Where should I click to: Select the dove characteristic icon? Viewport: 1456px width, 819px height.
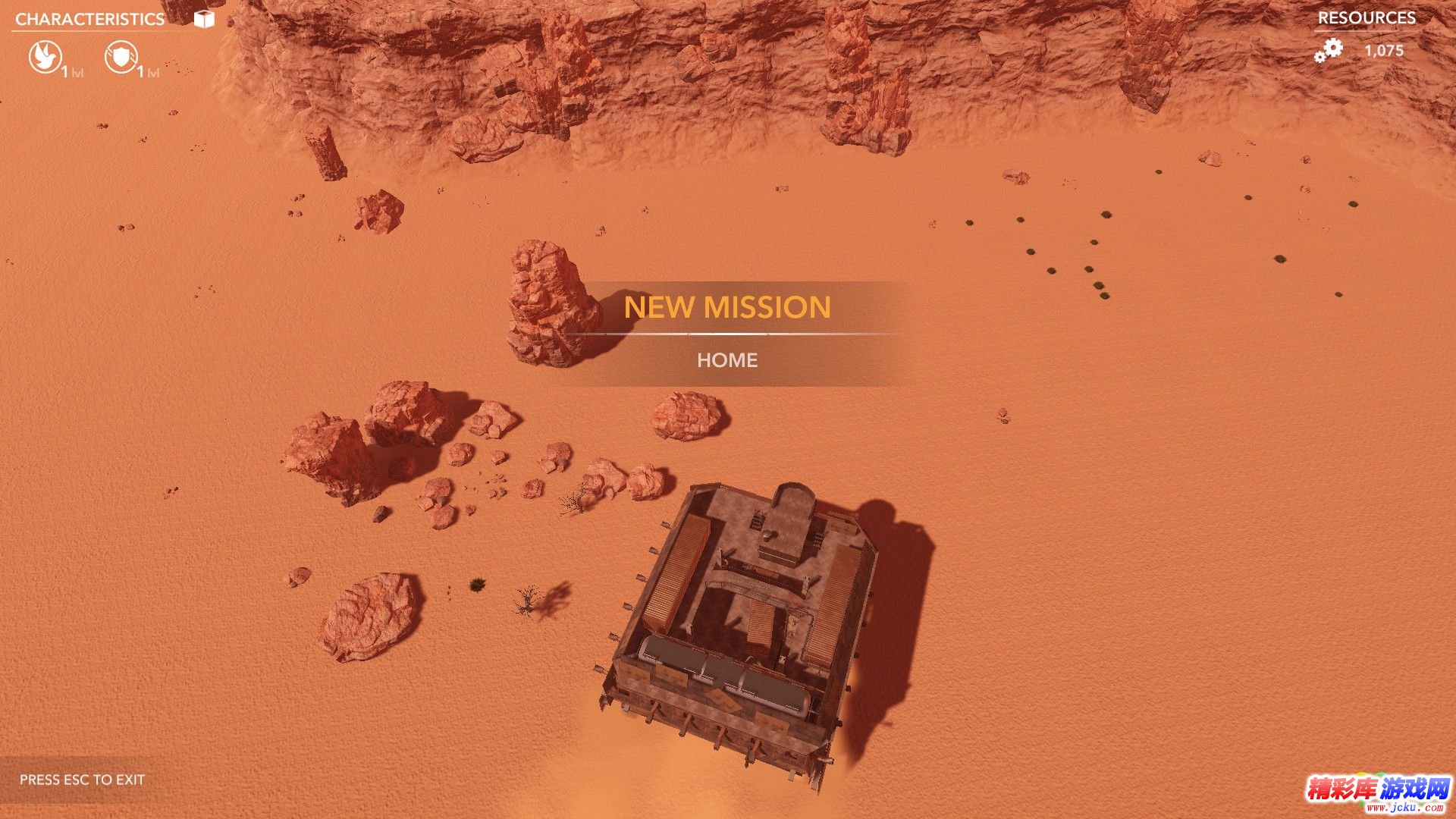click(45, 57)
